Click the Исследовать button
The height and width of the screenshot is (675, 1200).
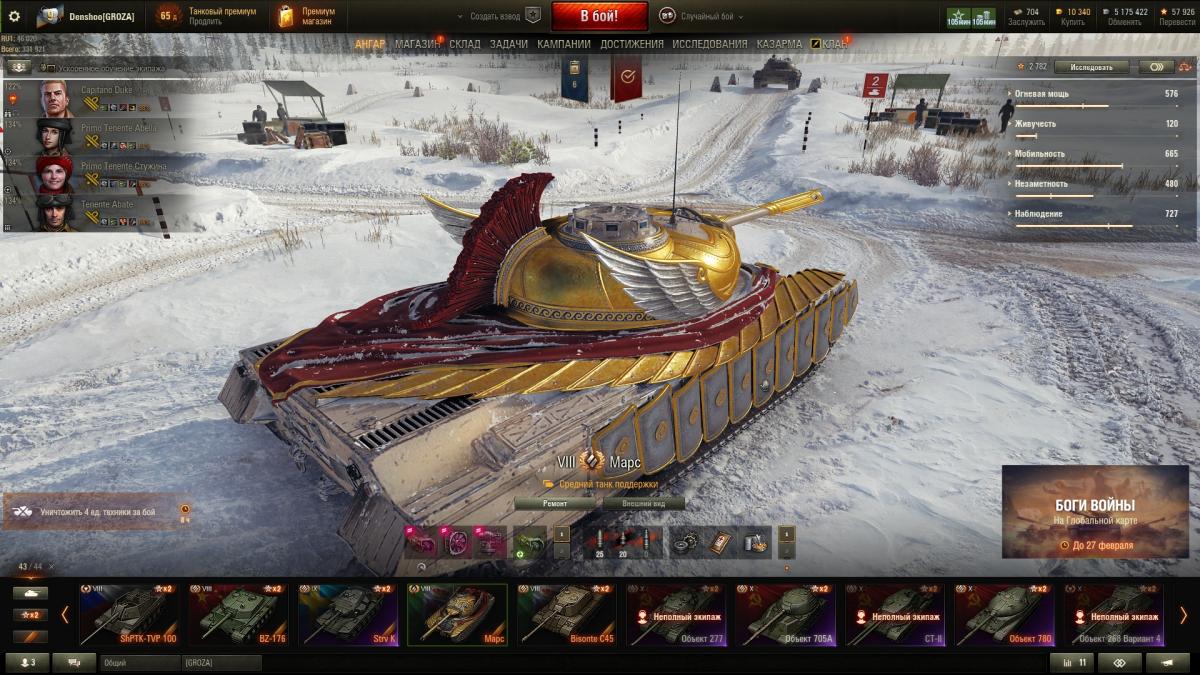(x=1091, y=67)
